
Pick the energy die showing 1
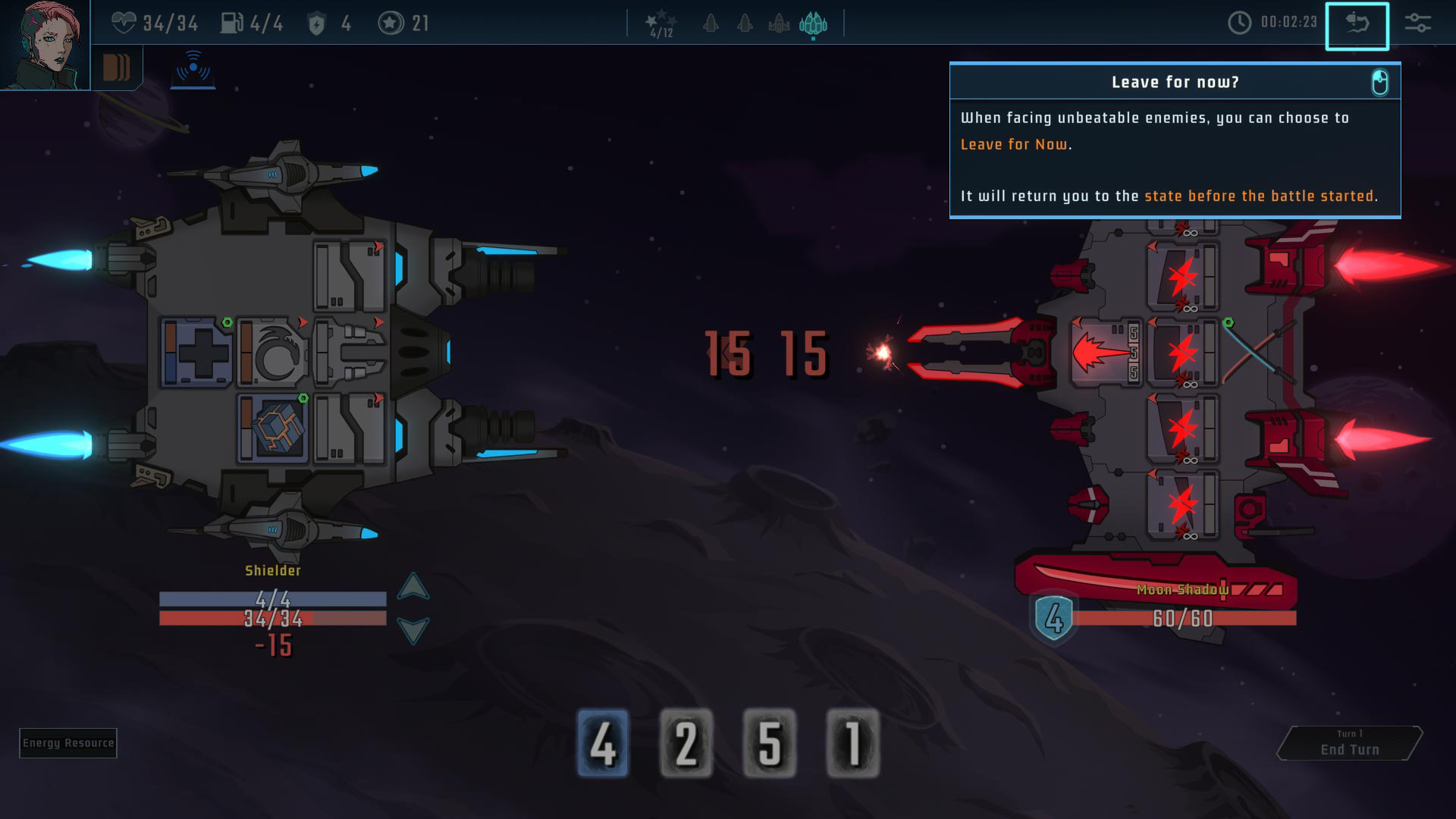coord(853,743)
